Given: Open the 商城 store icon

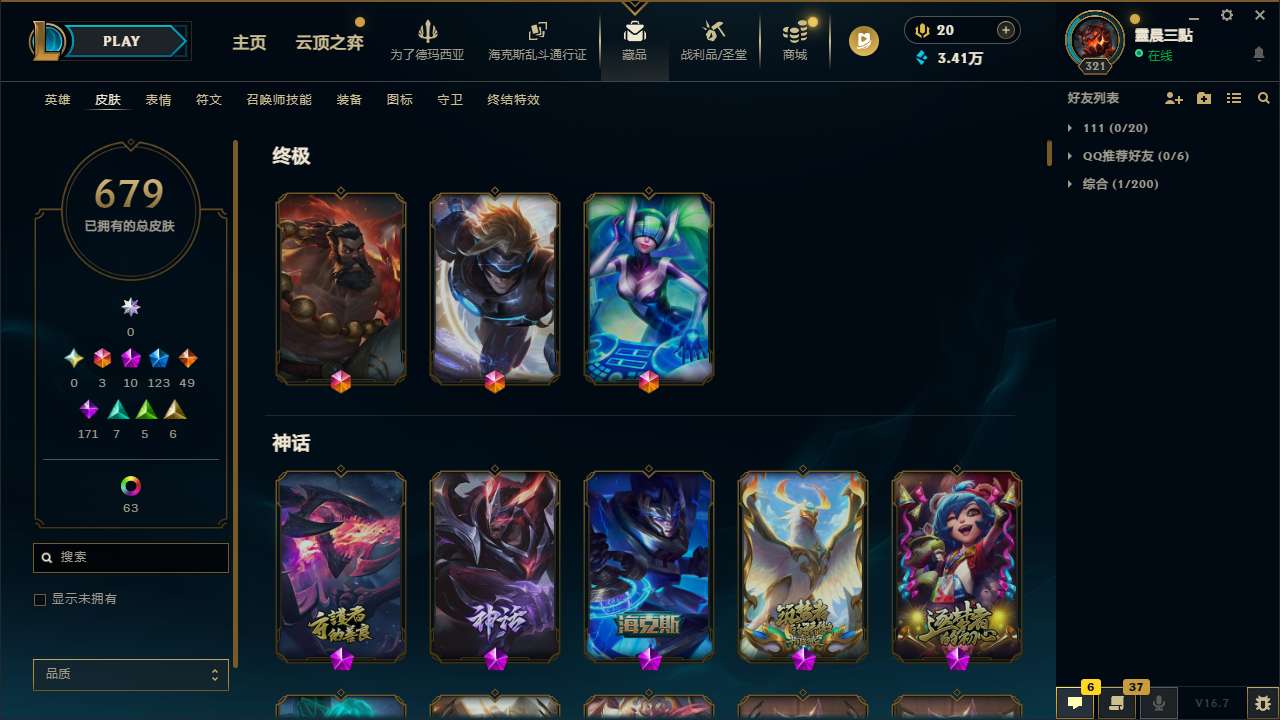Looking at the screenshot, I should (794, 40).
